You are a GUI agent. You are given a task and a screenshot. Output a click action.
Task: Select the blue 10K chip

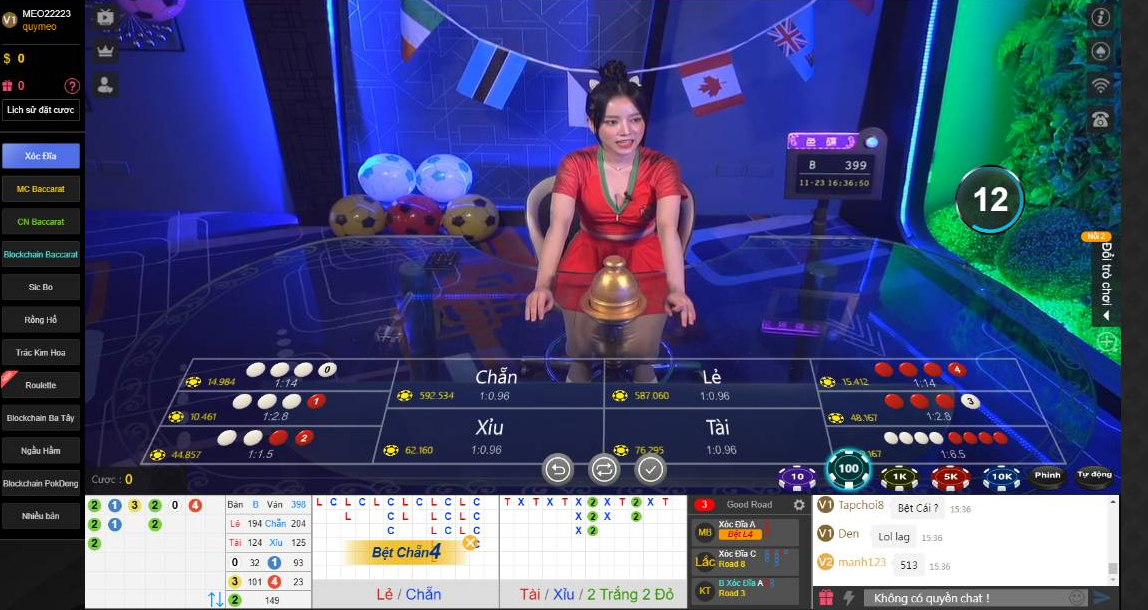click(x=1001, y=477)
